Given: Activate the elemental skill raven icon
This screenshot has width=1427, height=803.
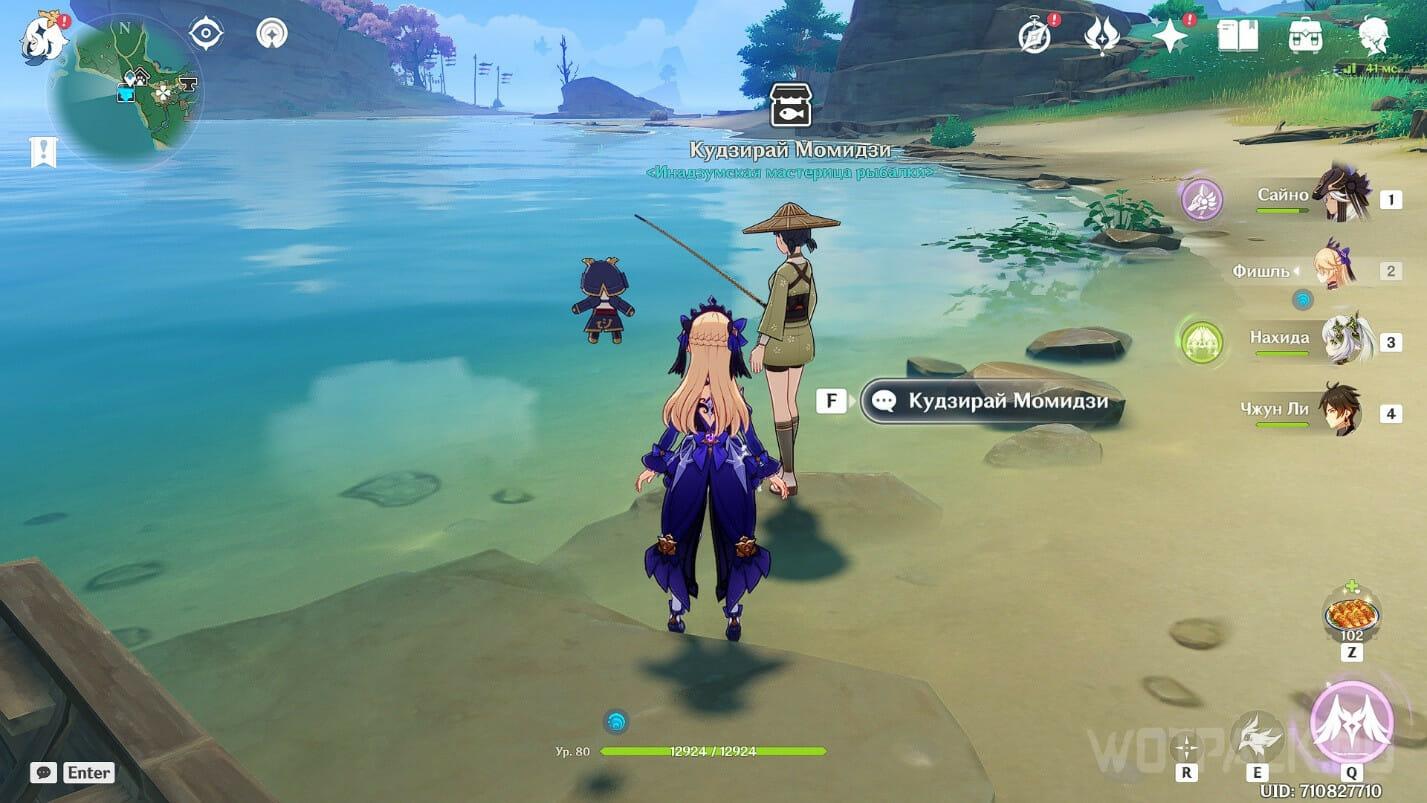Looking at the screenshot, I should pyautogui.click(x=1256, y=738).
